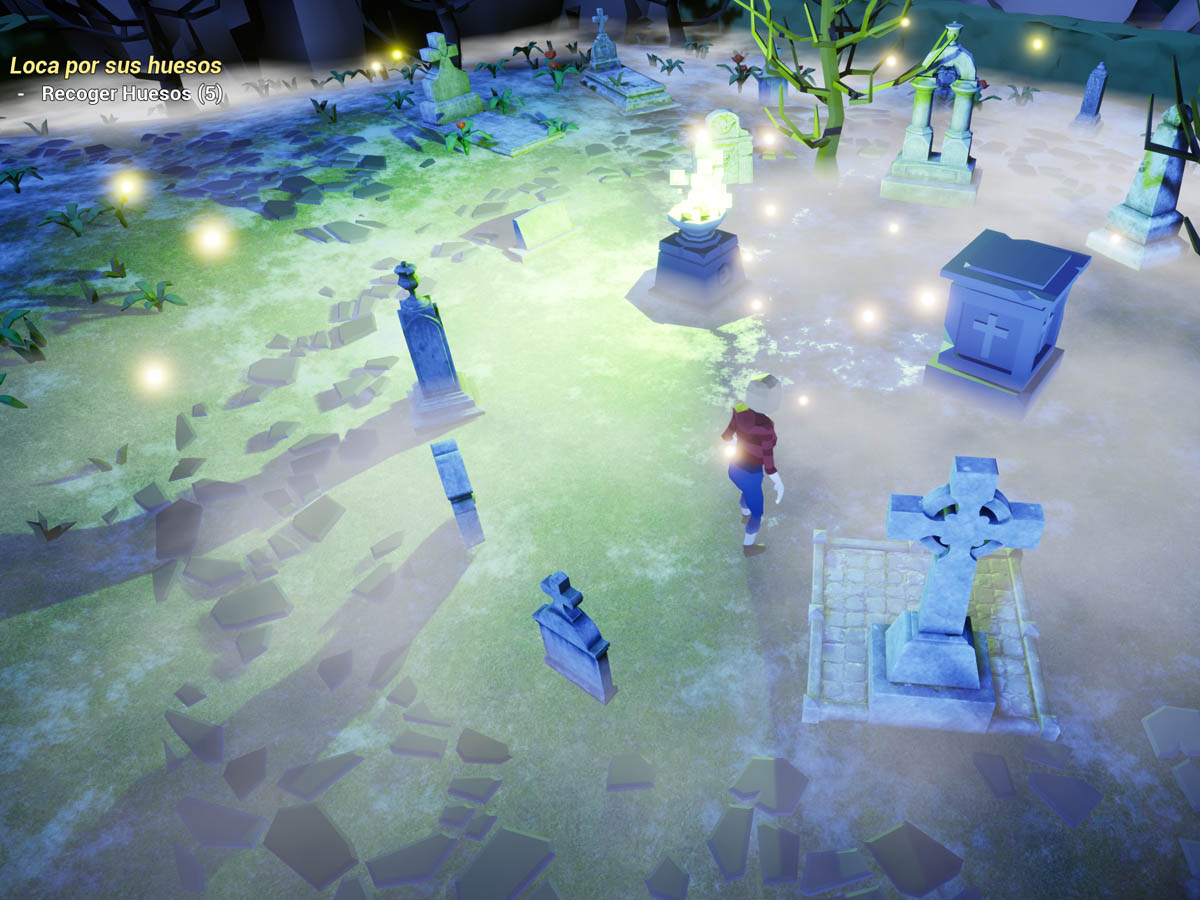
Task: Click the 'Recoger Huesos (5)' objective entry
Action: point(132,94)
